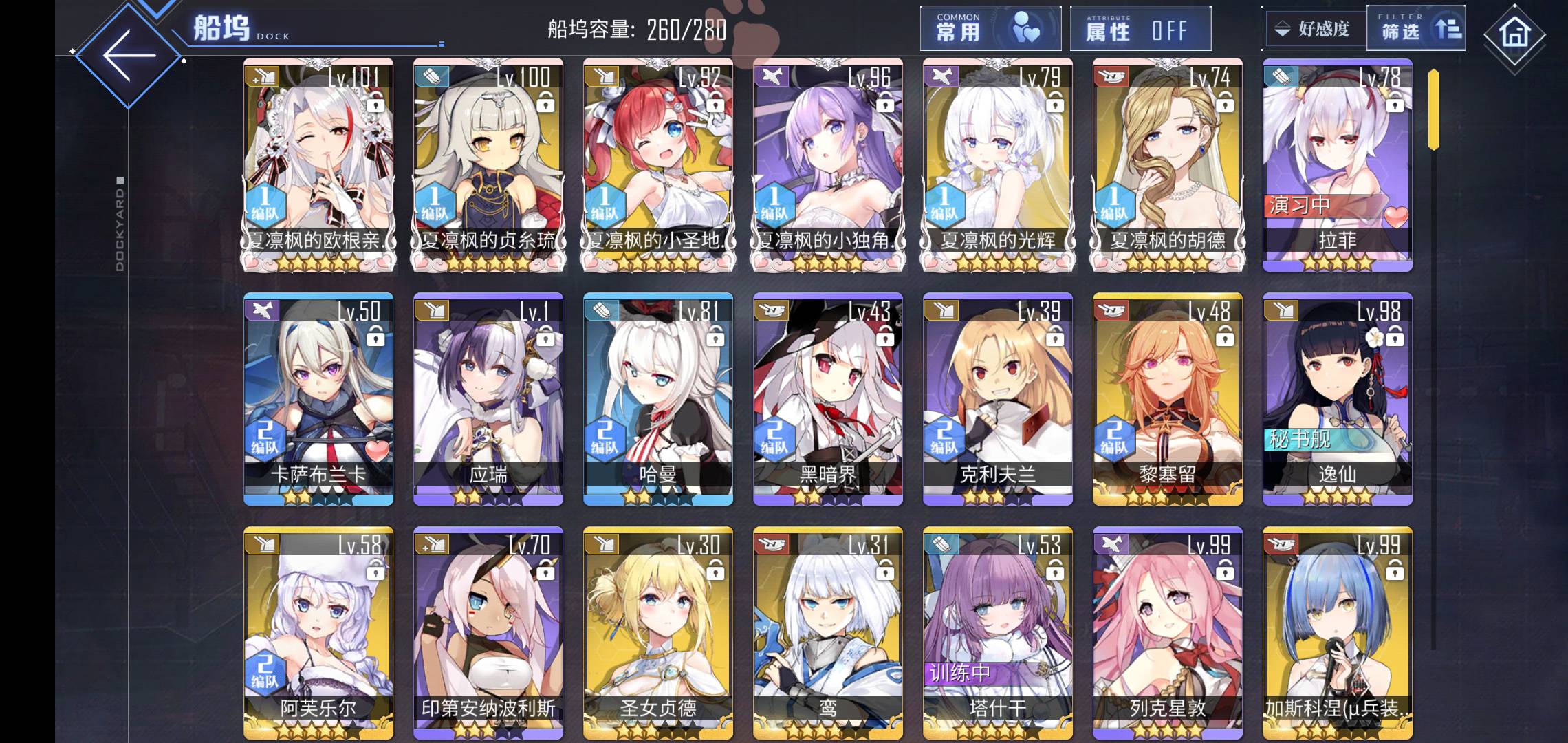Select the Lv.1 应瑞 card

pyautogui.click(x=488, y=399)
